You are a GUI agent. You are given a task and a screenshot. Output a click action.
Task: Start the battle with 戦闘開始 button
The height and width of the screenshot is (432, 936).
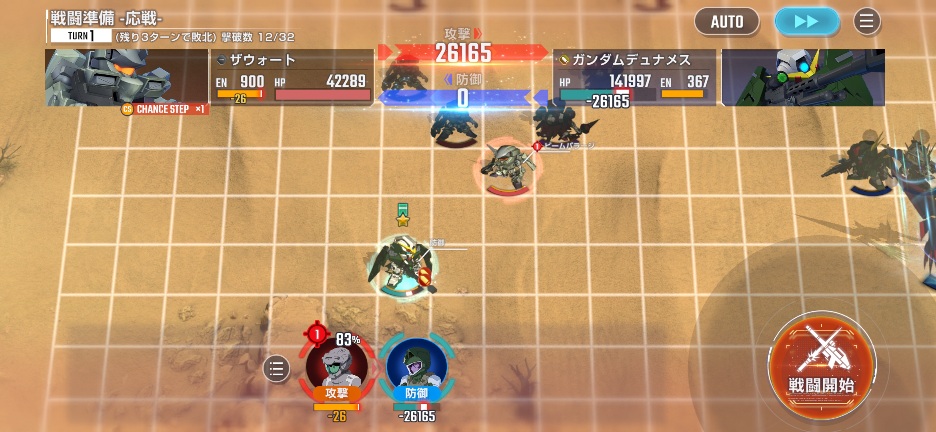click(x=822, y=360)
